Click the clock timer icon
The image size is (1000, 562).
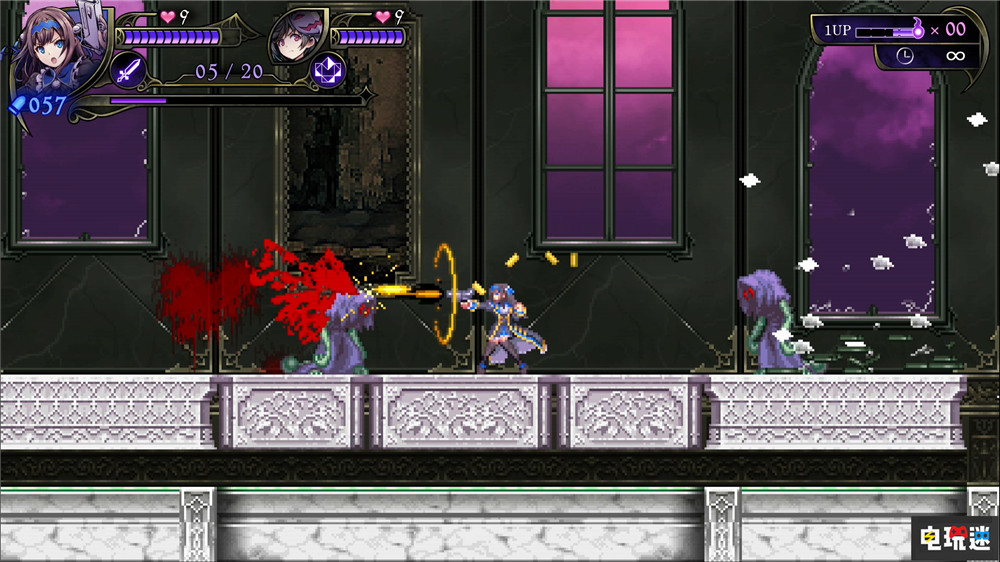click(904, 56)
